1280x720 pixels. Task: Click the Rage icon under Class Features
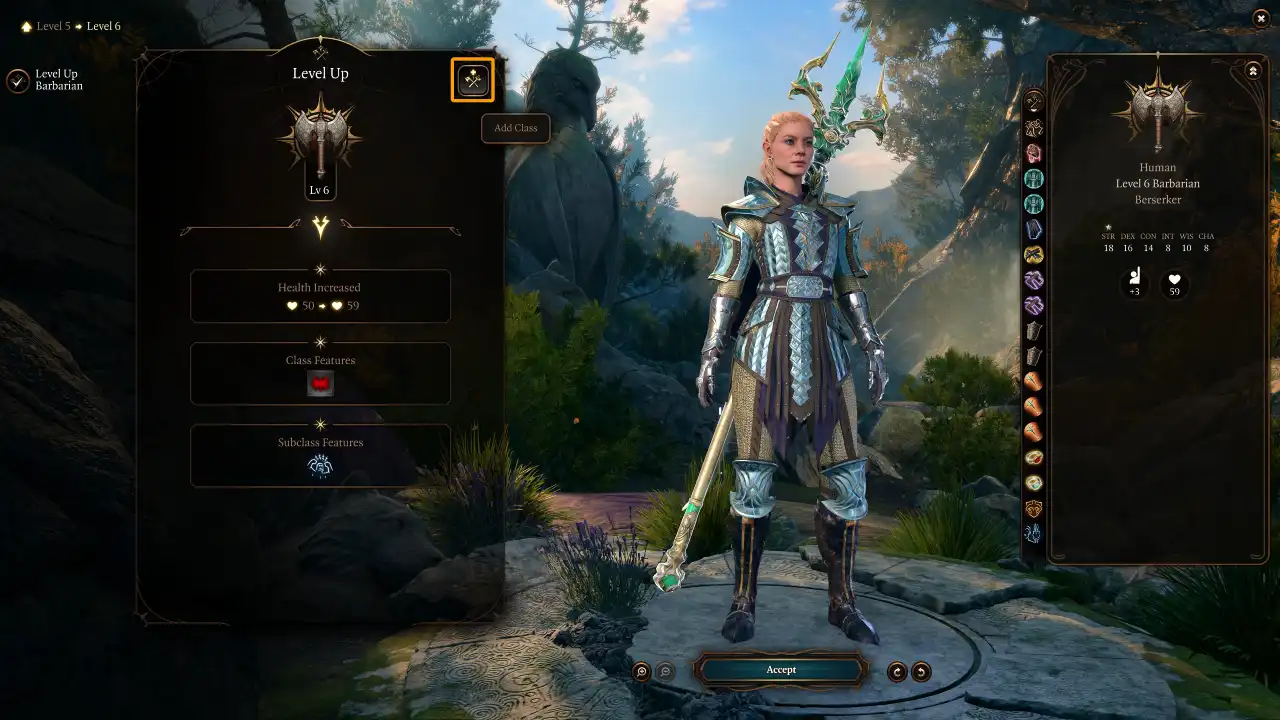point(320,382)
